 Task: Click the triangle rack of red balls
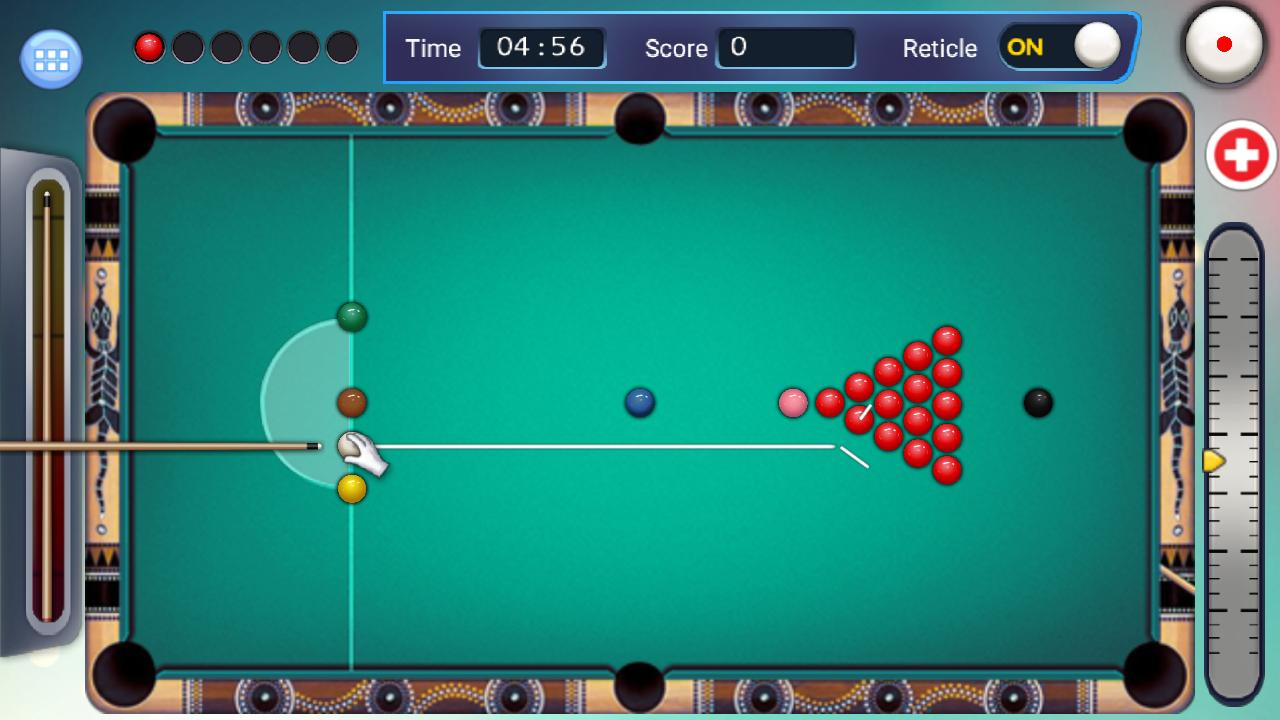point(907,400)
